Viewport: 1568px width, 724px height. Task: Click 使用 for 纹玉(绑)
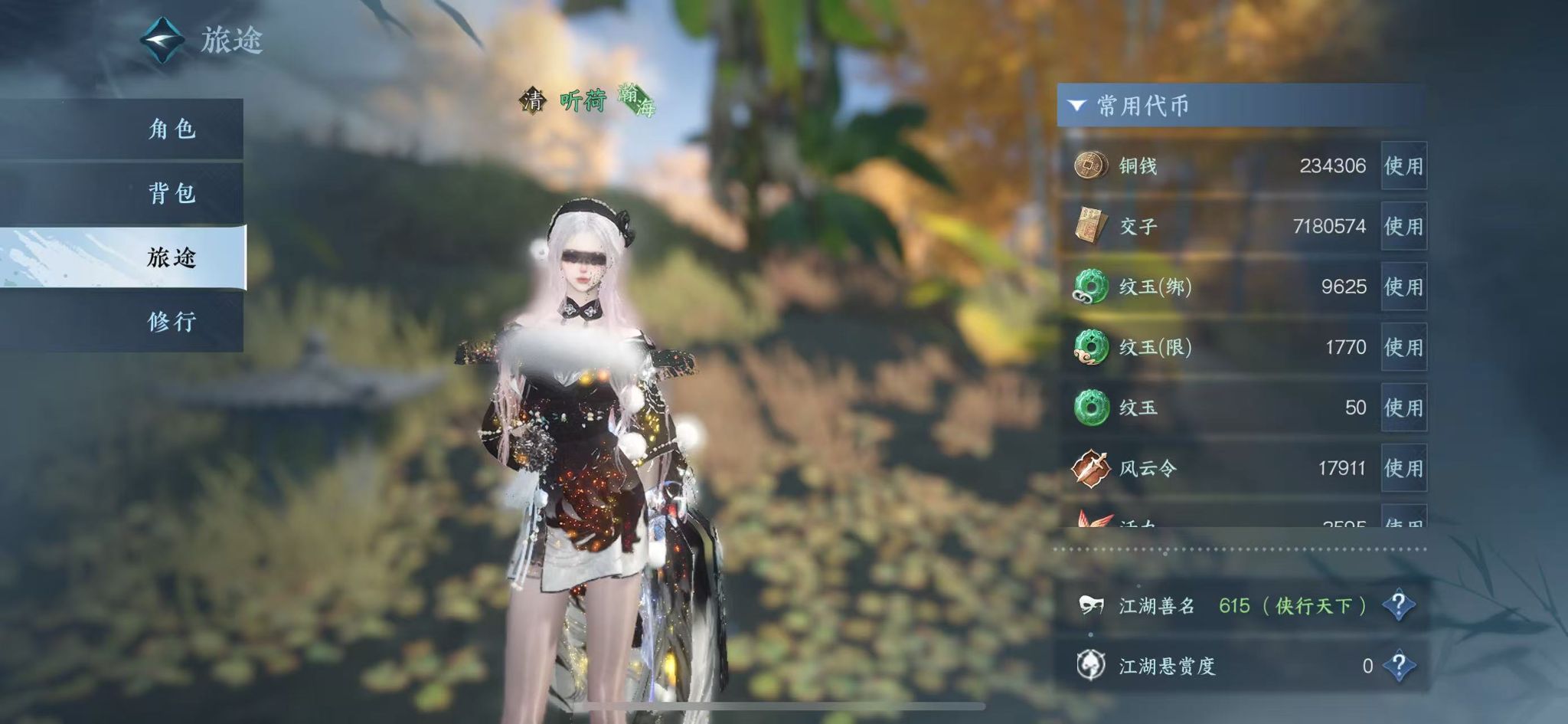[1403, 287]
